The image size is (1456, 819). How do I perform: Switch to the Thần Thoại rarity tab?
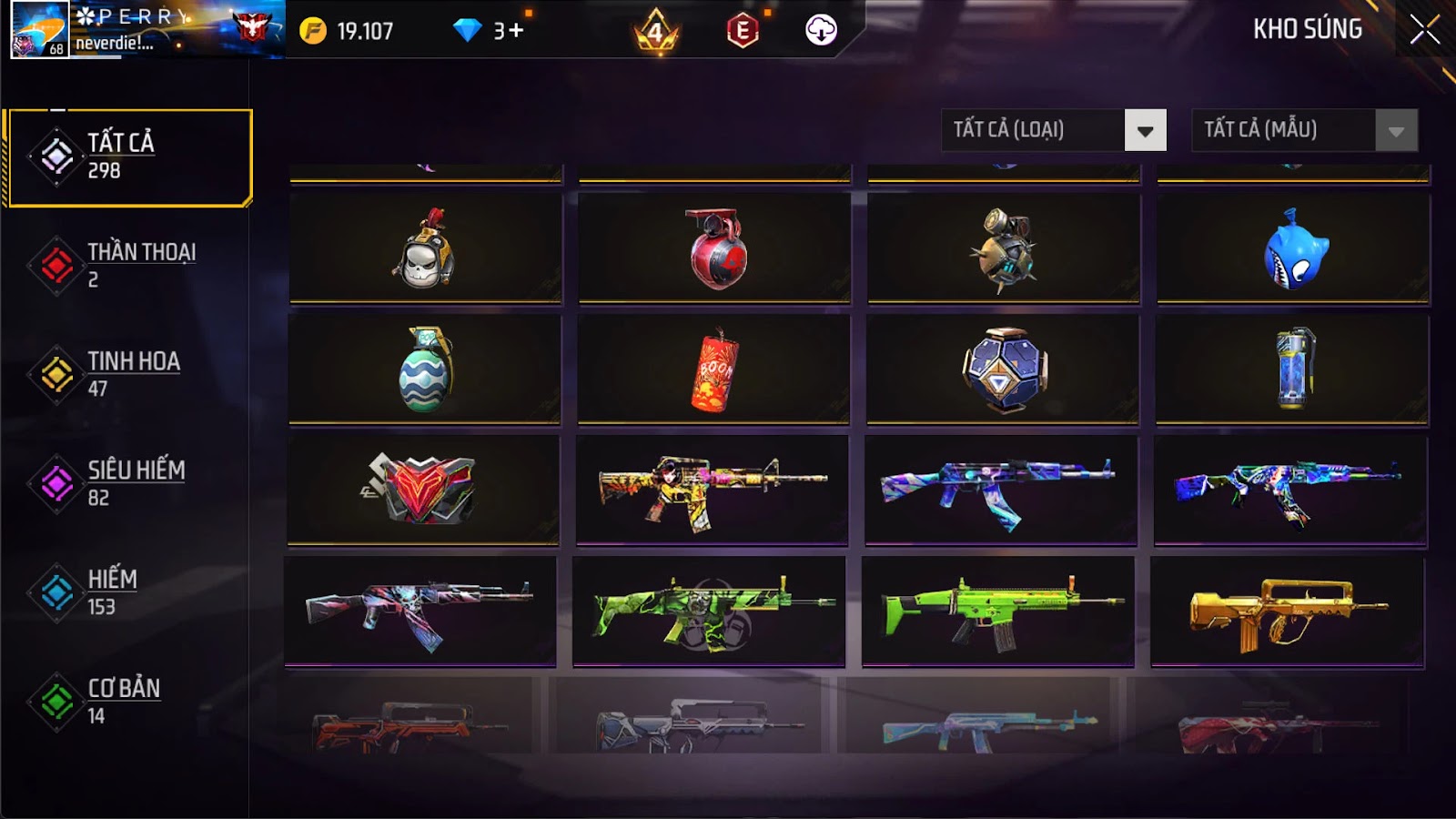(x=127, y=265)
